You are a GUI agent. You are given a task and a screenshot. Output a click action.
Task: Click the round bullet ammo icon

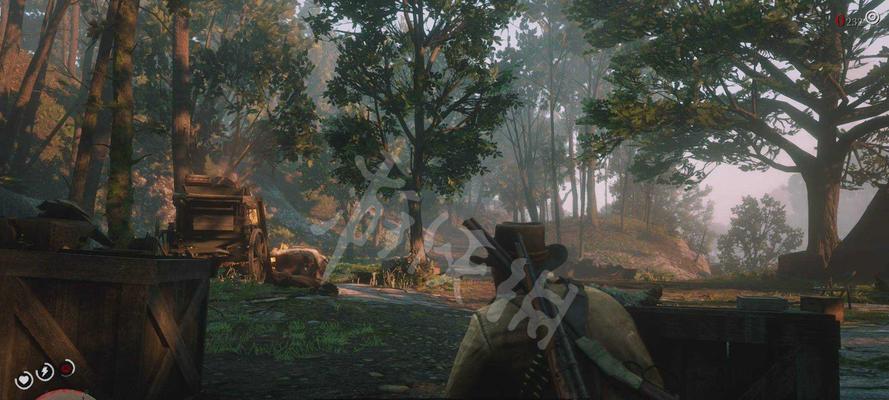pos(871,17)
